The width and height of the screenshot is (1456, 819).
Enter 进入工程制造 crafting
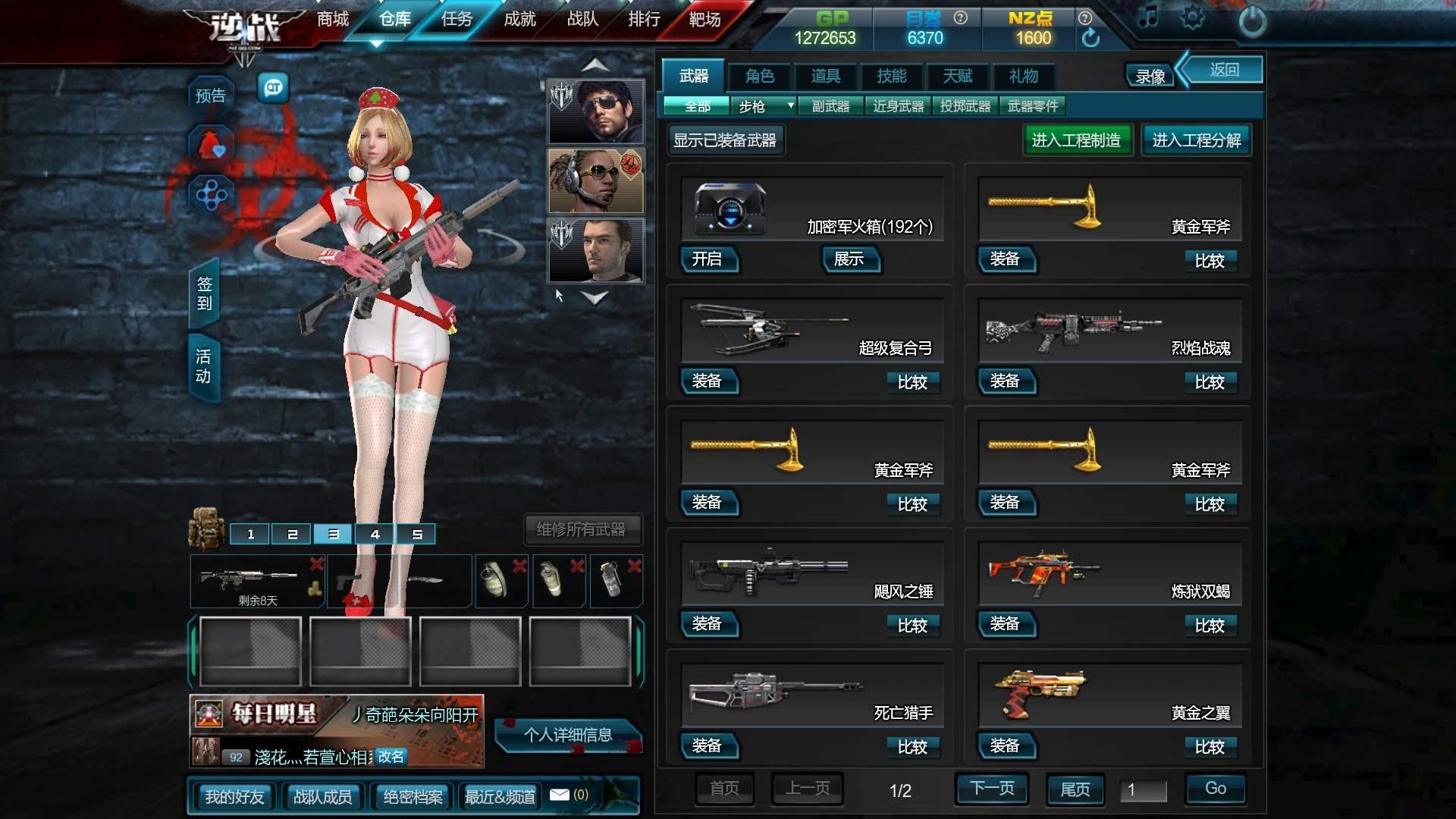point(1076,140)
